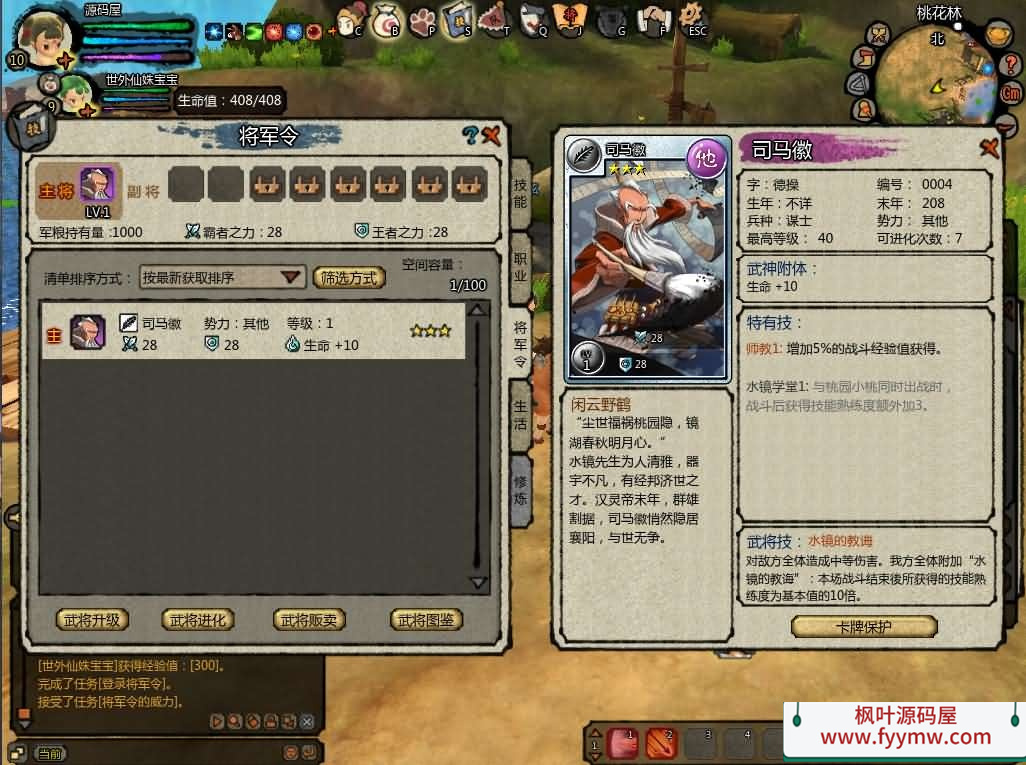Click the Gm button beside the minimap

coord(1011,92)
